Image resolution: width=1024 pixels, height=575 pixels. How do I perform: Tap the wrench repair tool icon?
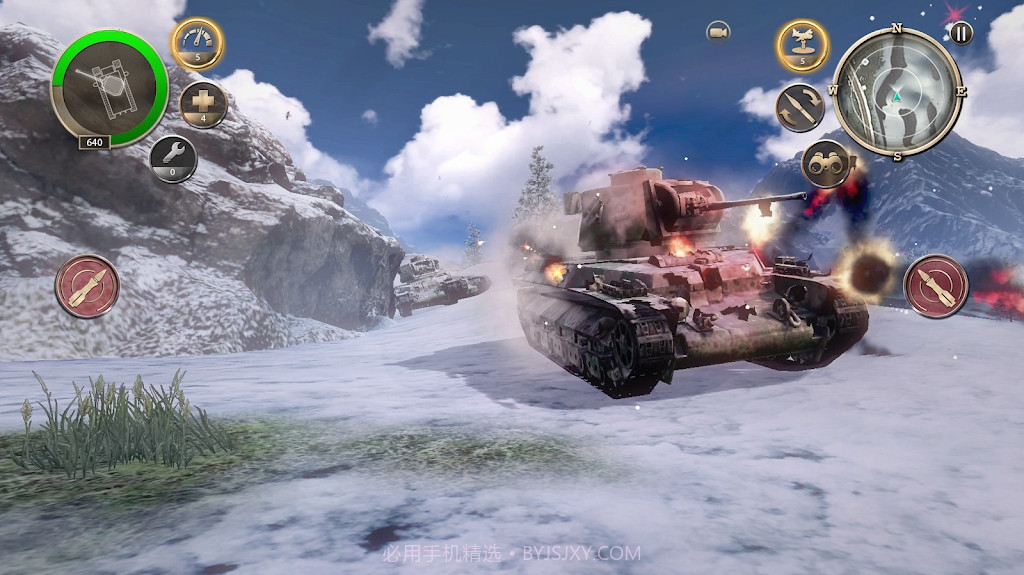click(173, 157)
